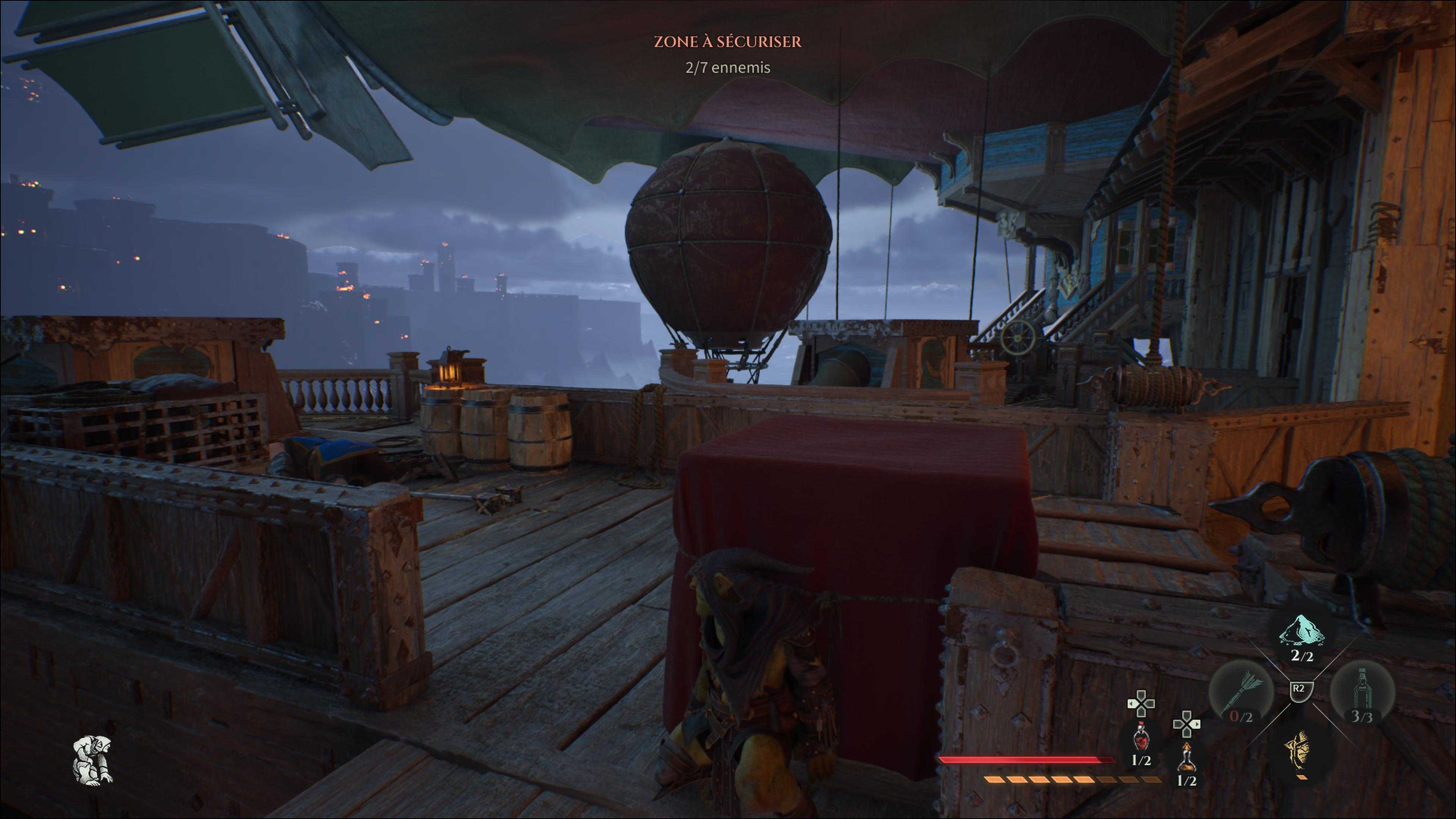Click the crouching goblin stealth indicator
This screenshot has height=819, width=1456.
93,759
